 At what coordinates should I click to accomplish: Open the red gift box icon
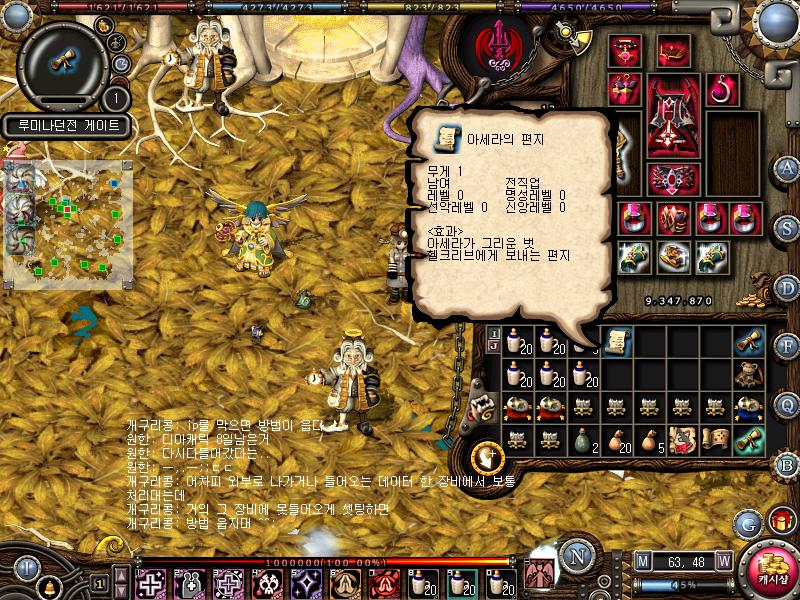(x=780, y=520)
